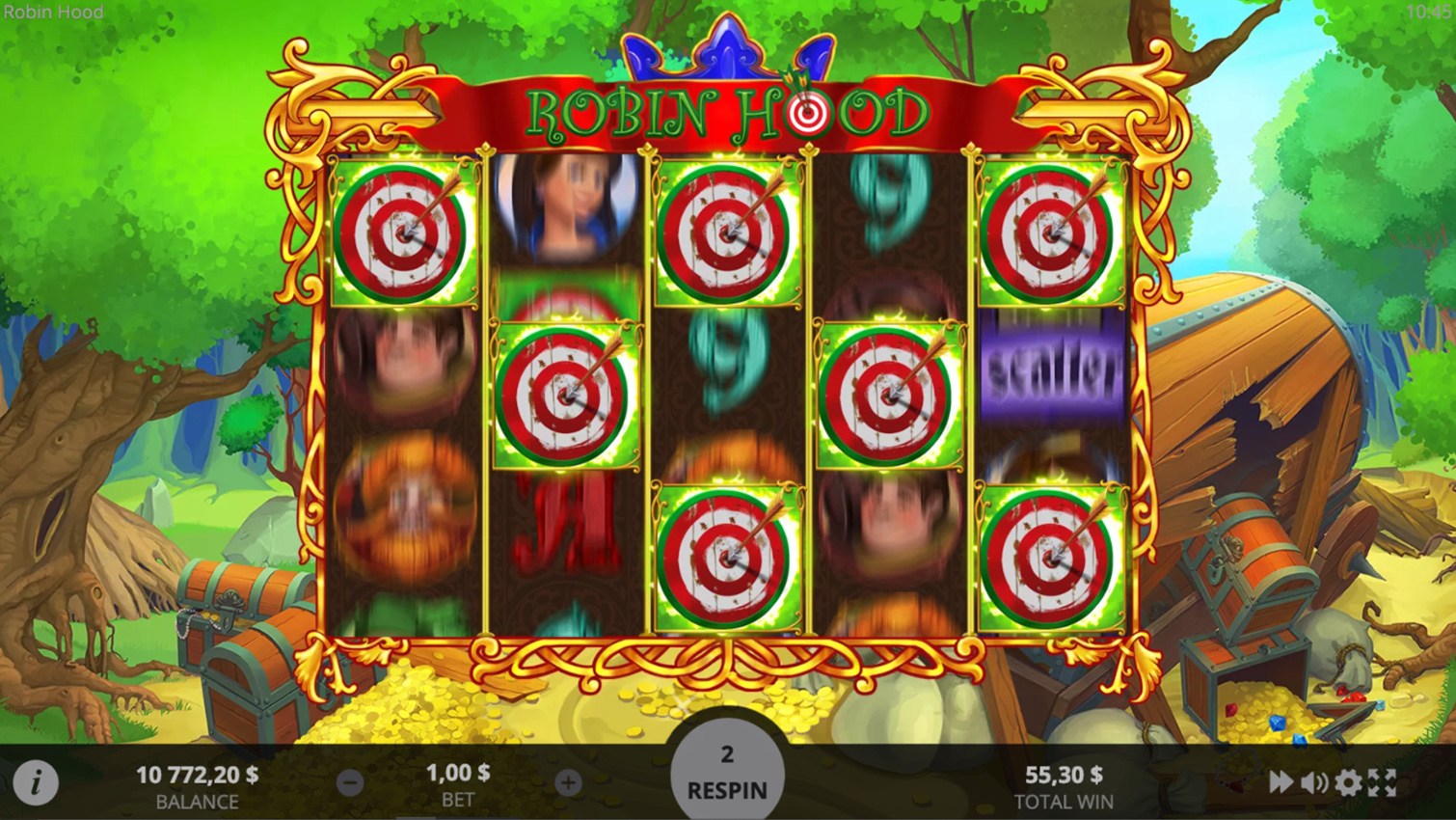1456x820 pixels.
Task: Open settings using the gear icon
Action: tap(1349, 782)
